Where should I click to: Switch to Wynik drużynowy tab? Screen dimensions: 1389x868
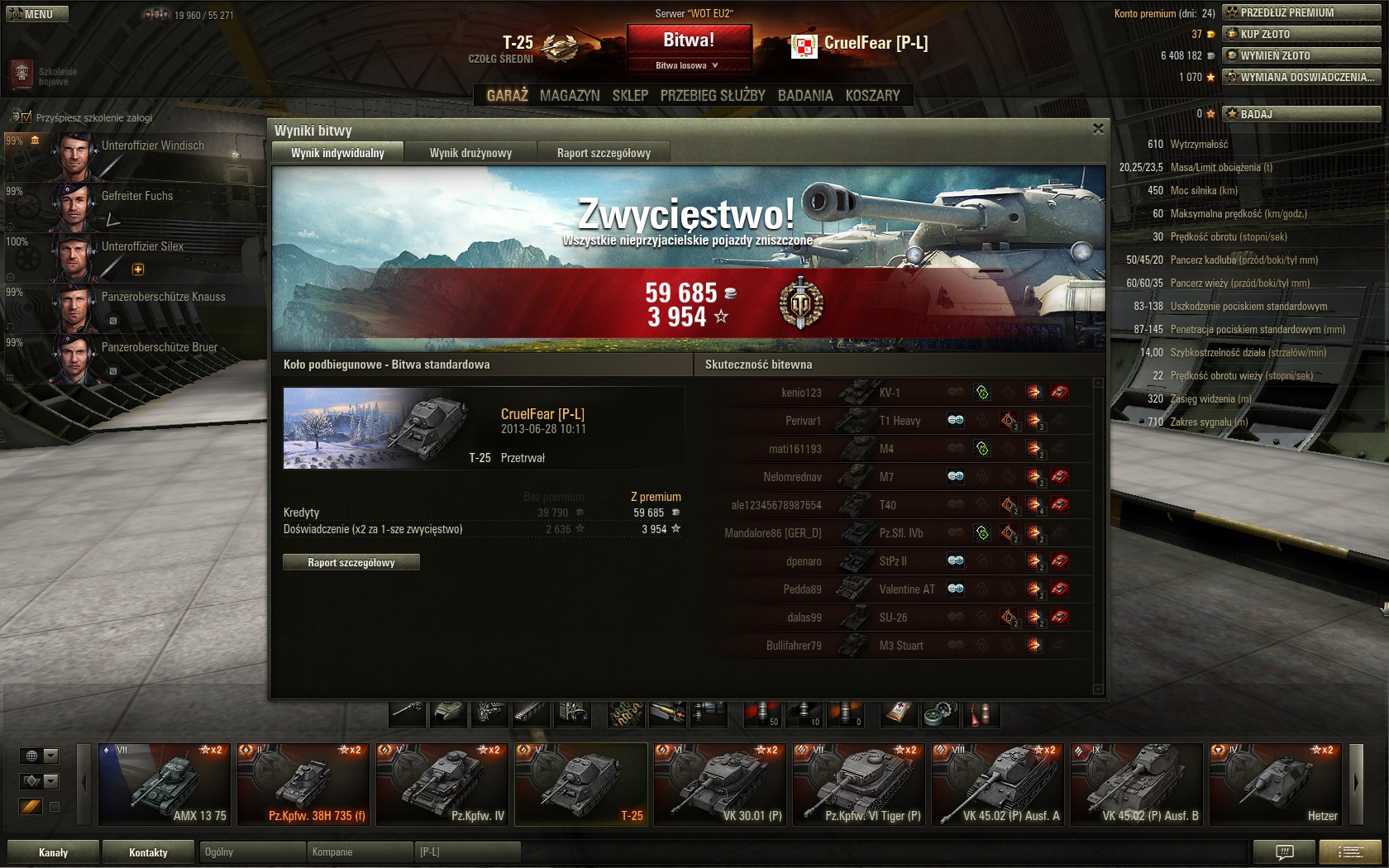pos(470,153)
